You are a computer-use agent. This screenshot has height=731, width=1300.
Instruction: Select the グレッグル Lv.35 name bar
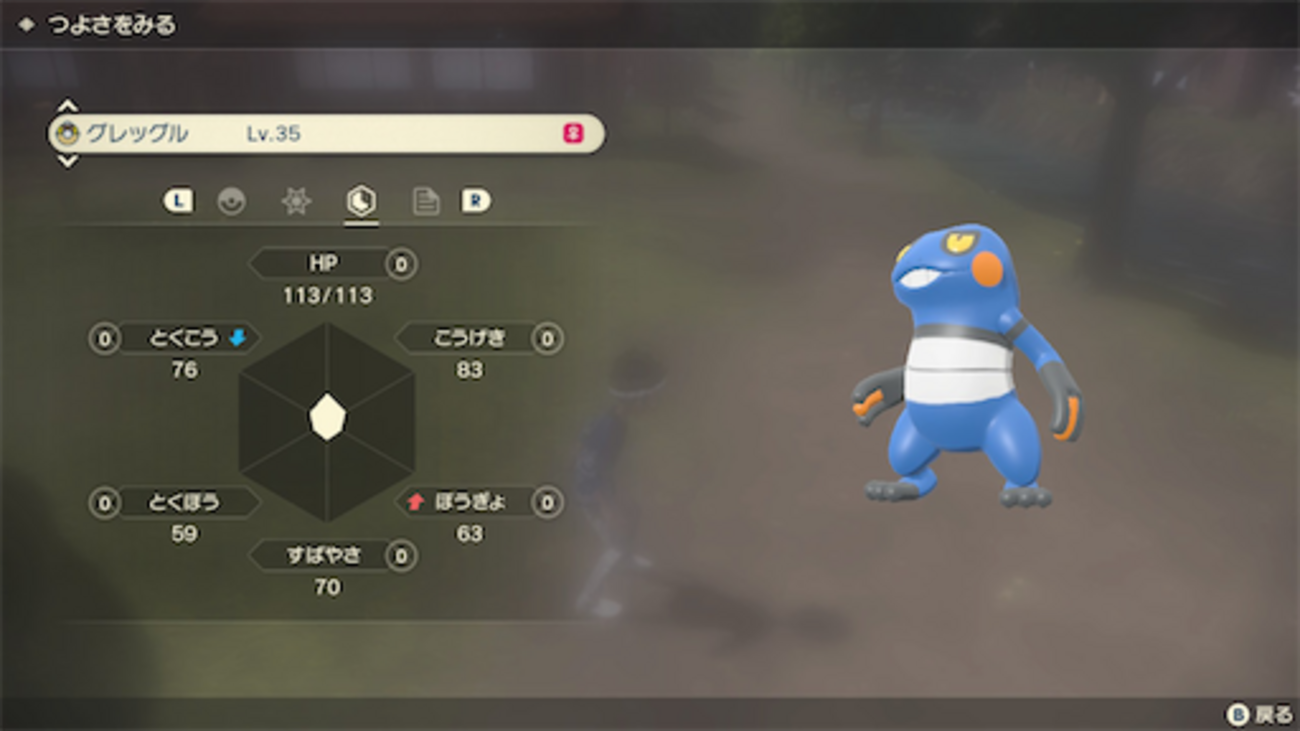coord(326,134)
